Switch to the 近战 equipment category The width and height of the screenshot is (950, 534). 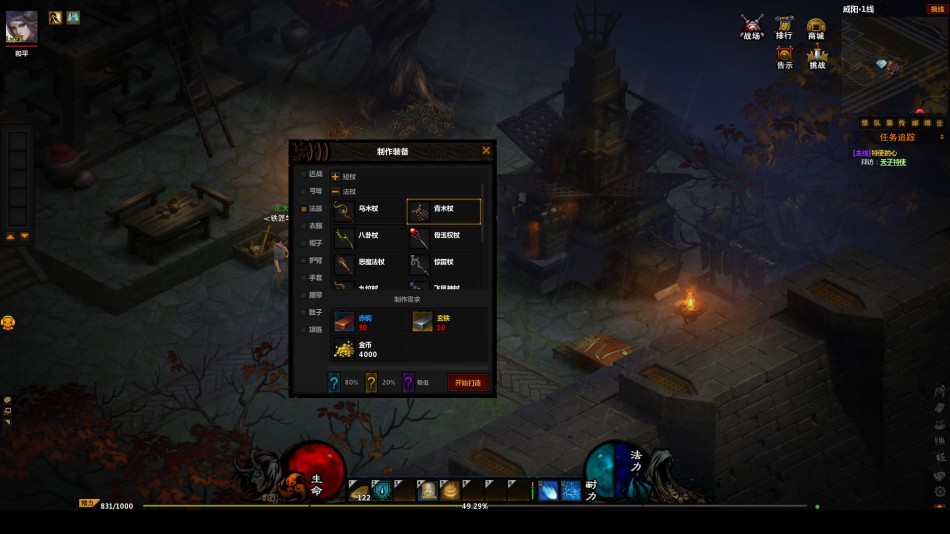[315, 174]
